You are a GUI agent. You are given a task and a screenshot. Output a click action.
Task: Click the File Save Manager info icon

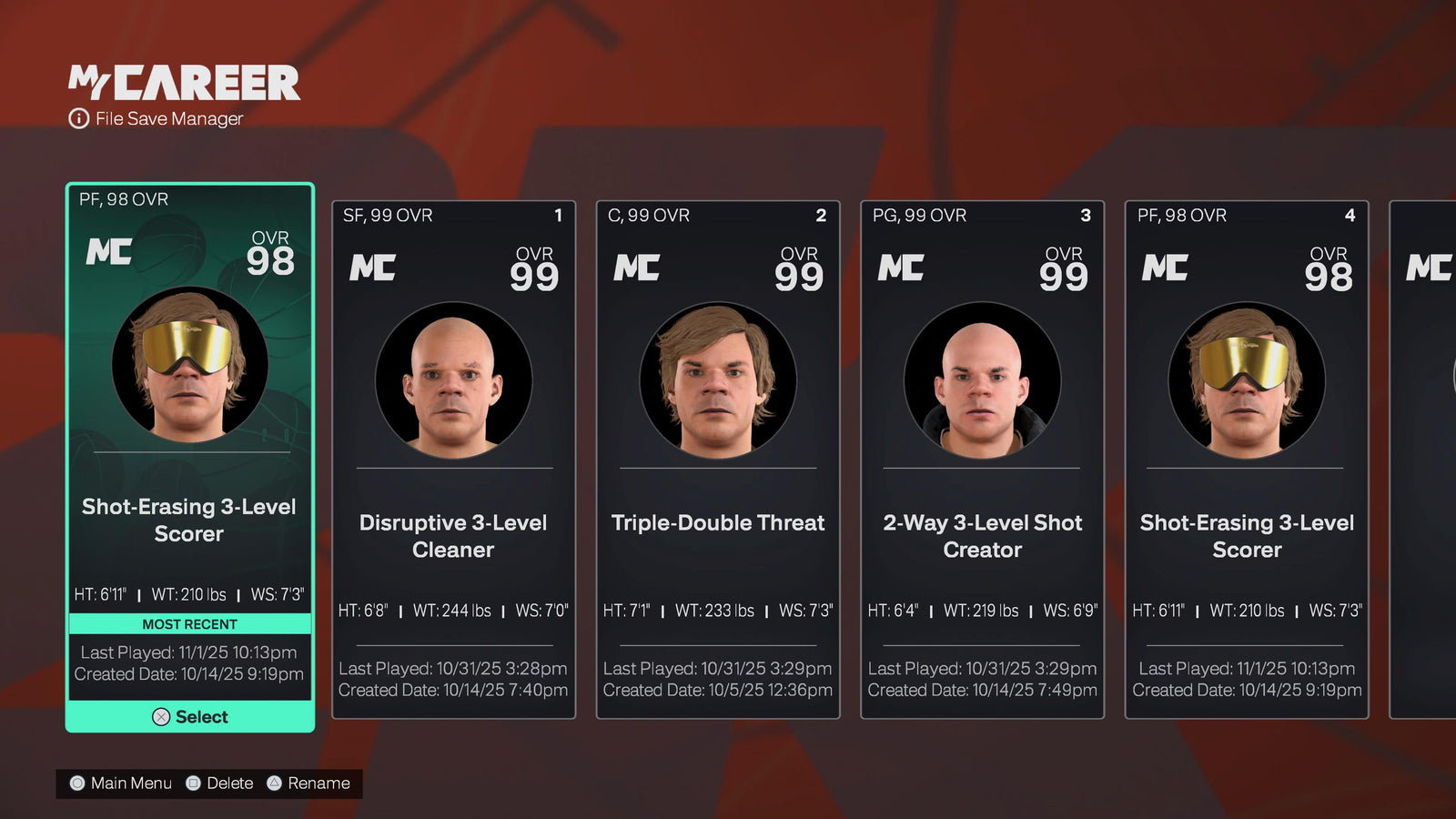(x=79, y=118)
